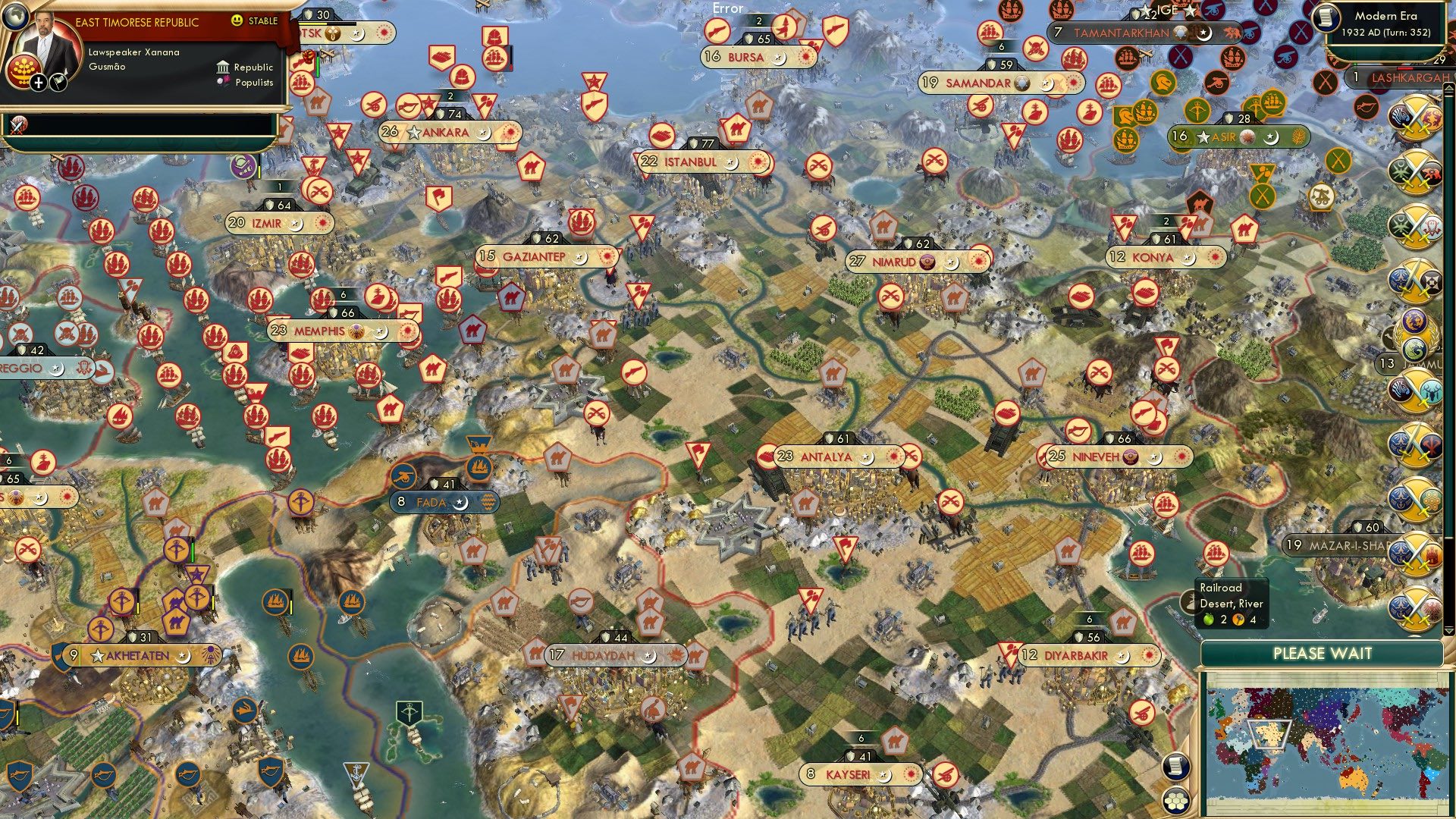Select the Republic government temple icon

224,67
